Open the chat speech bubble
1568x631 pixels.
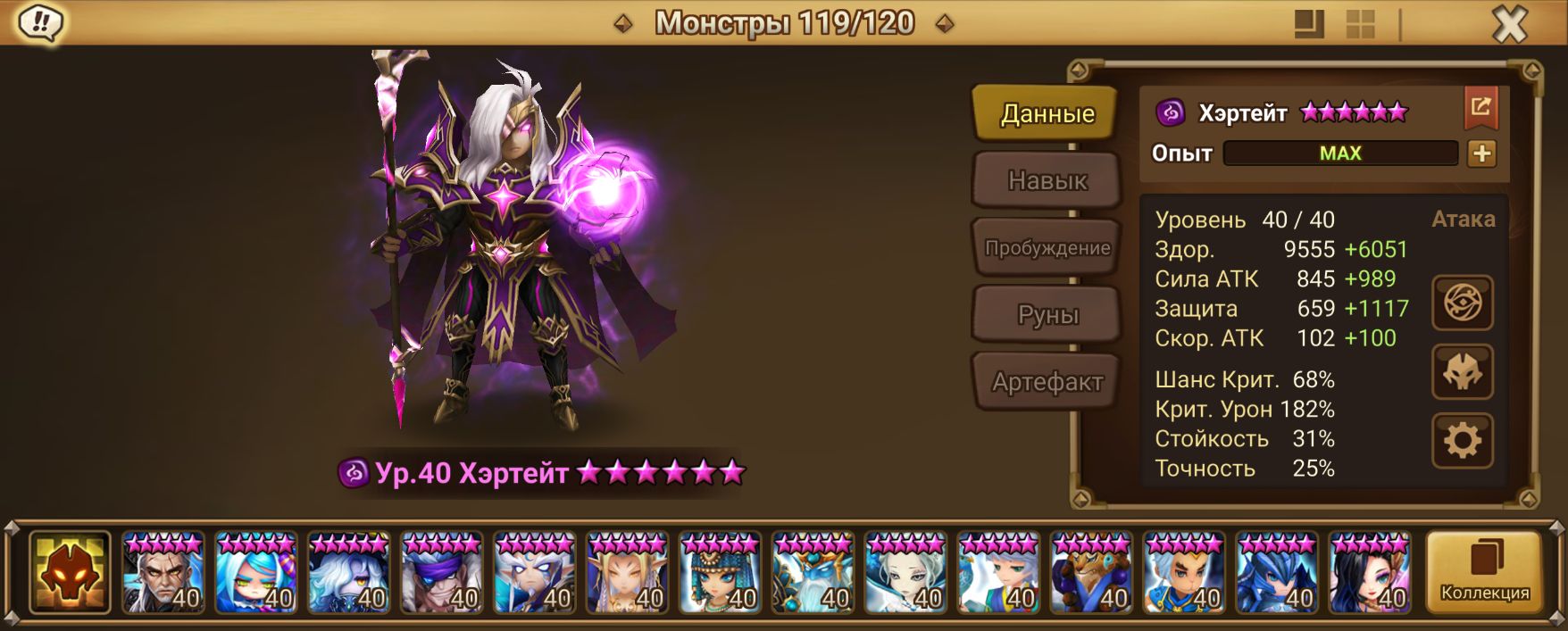(40, 23)
